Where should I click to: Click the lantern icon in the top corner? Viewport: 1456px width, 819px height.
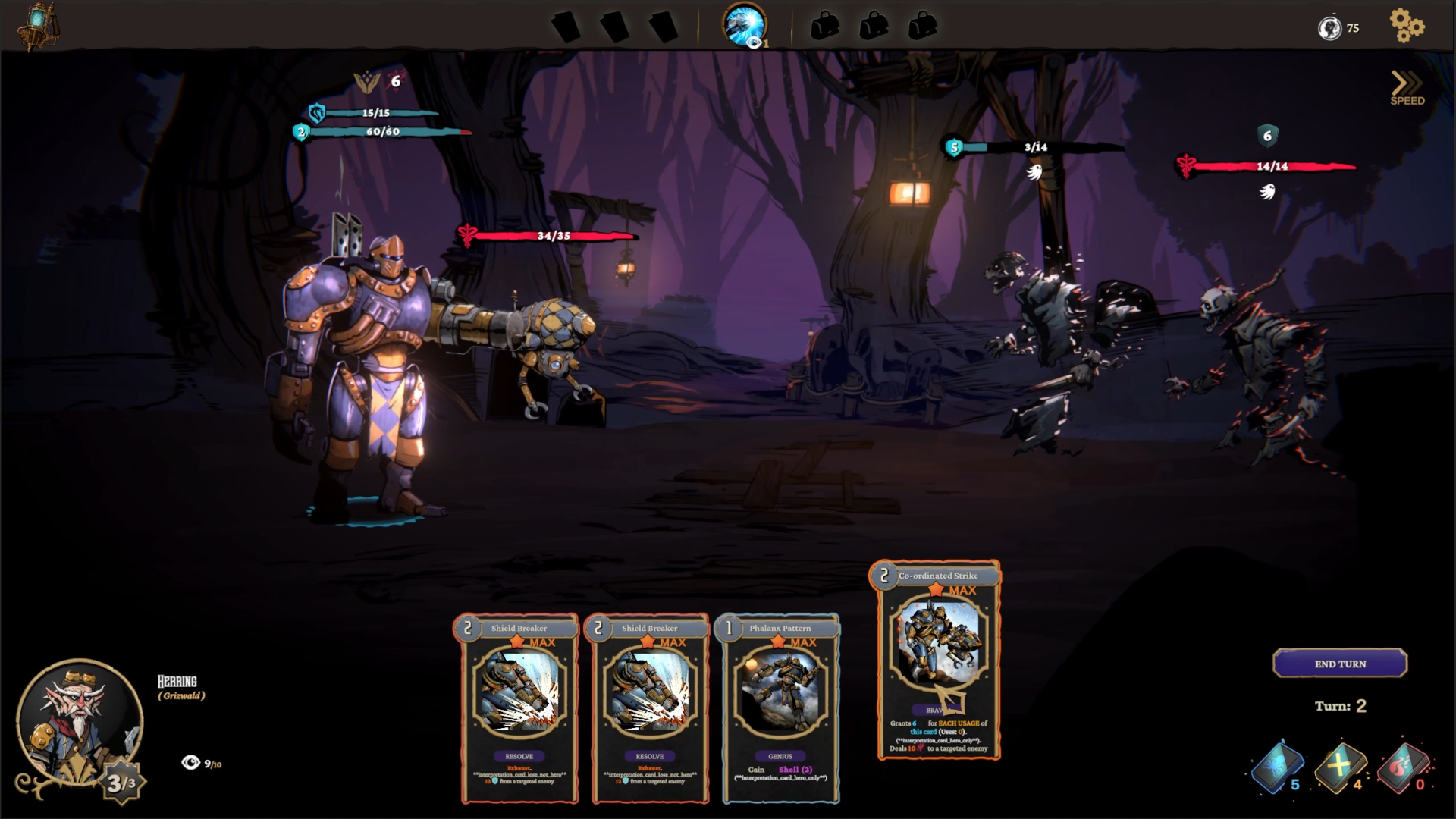(38, 24)
